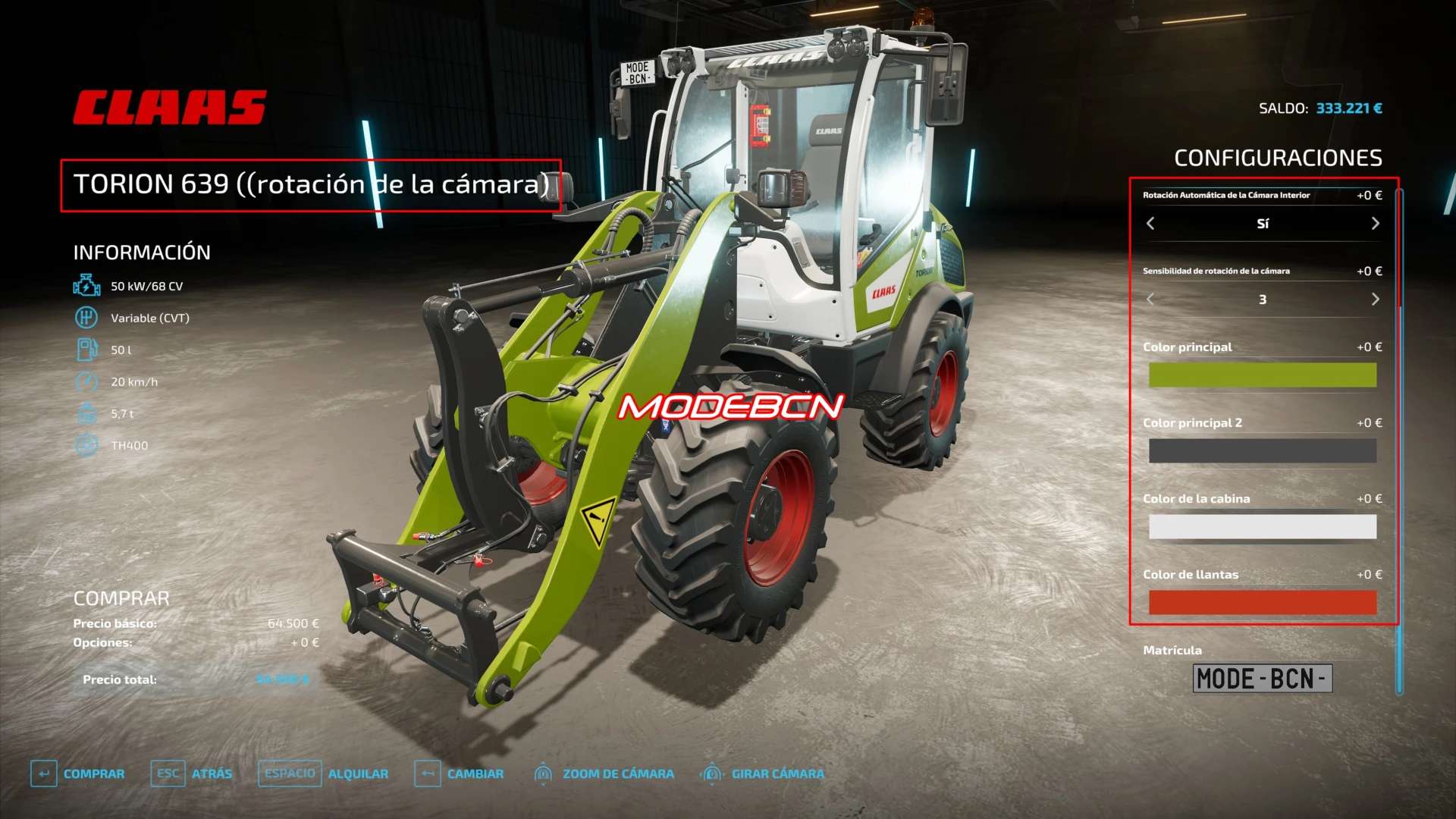The height and width of the screenshot is (819, 1456).
Task: Open the Configuraciones panel header
Action: [x=1279, y=158]
